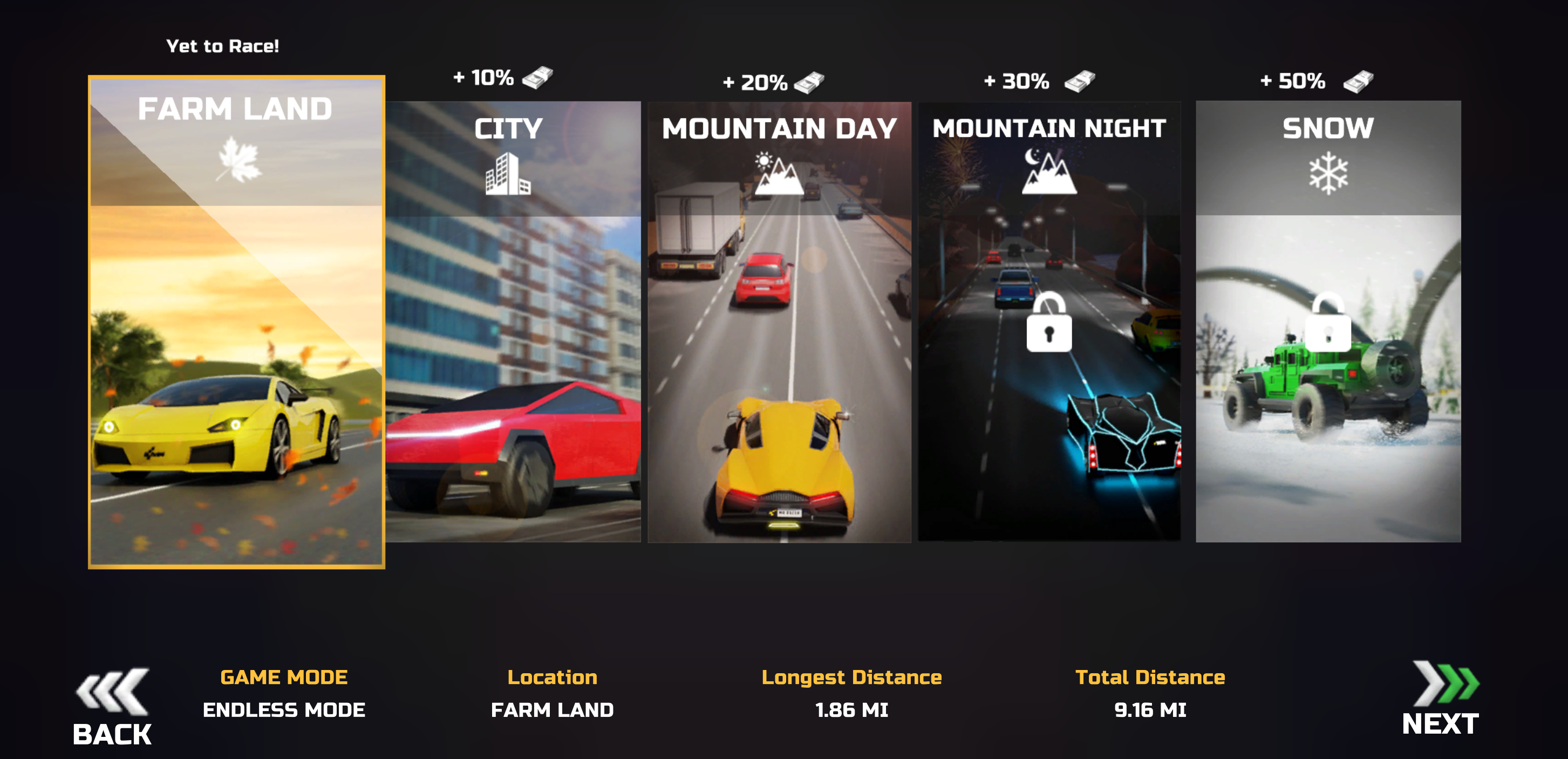1568x759 pixels.
Task: Select the Farm Land location card
Action: pos(236,322)
